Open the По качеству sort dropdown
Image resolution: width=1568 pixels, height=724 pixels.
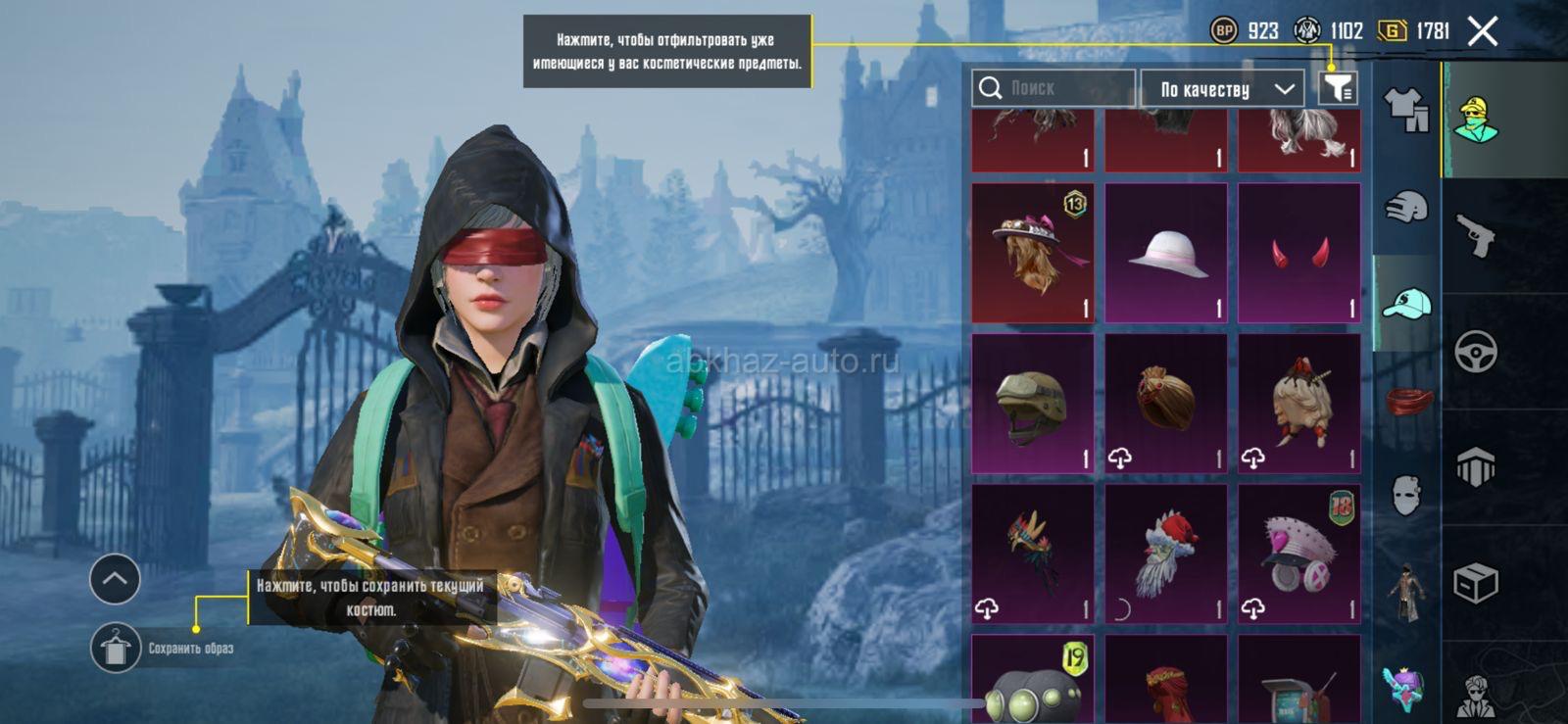[1223, 89]
